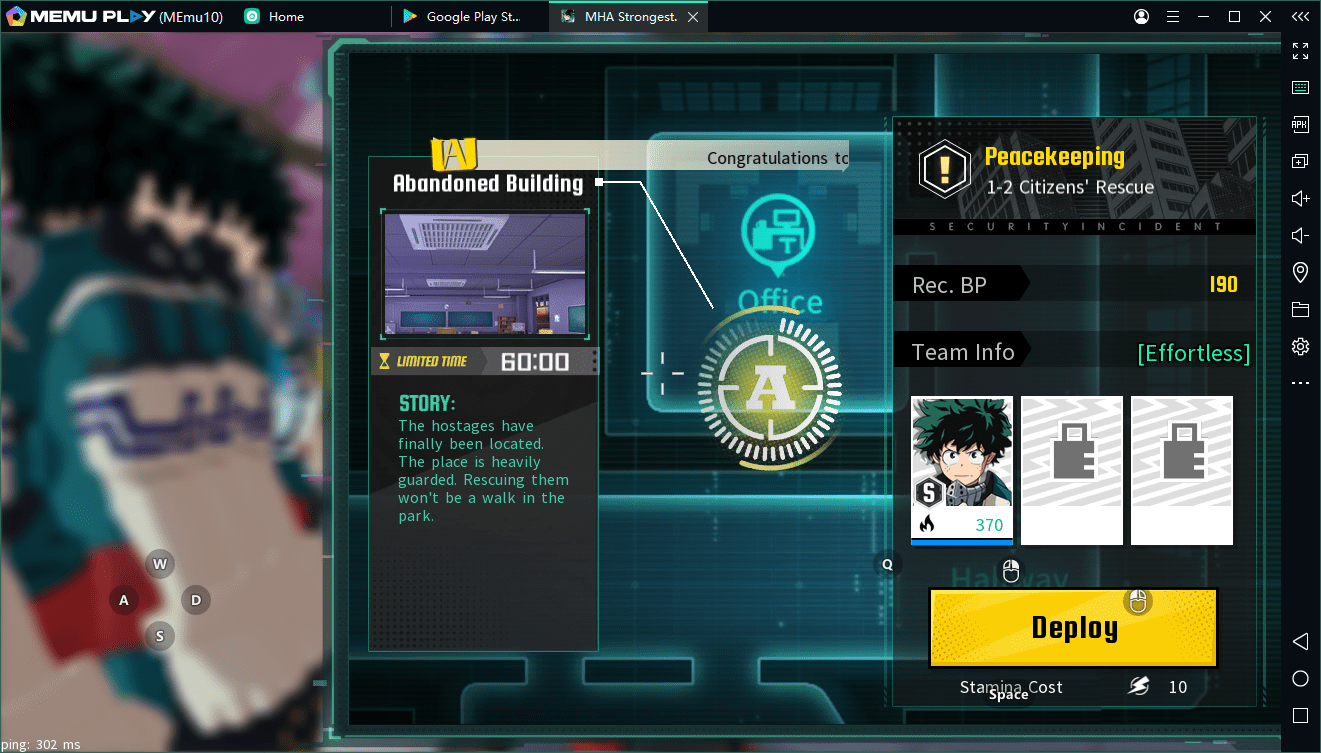
Task: Click the Abandoned Building preview image
Action: tap(485, 275)
